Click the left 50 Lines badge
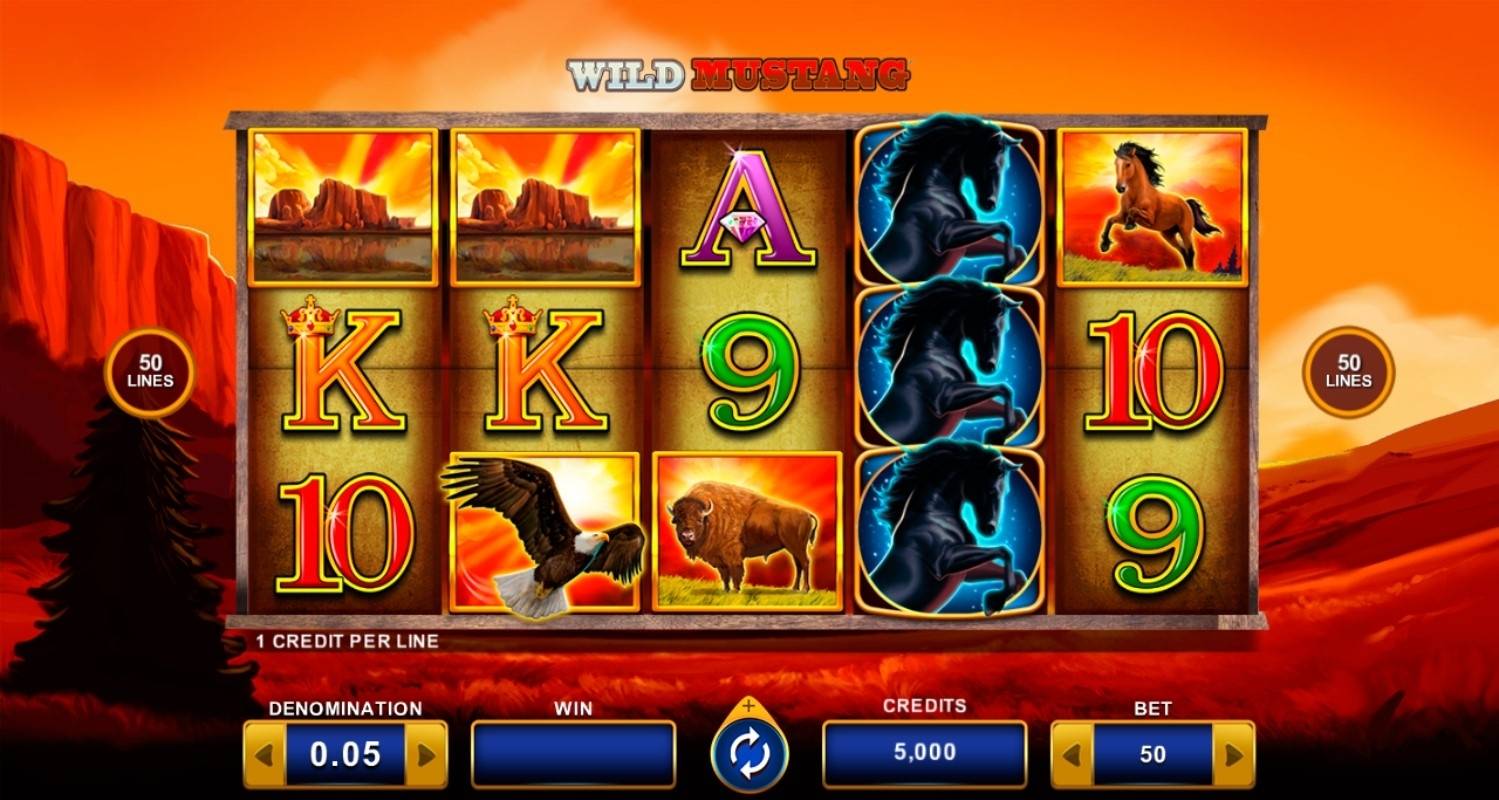 [x=150, y=372]
